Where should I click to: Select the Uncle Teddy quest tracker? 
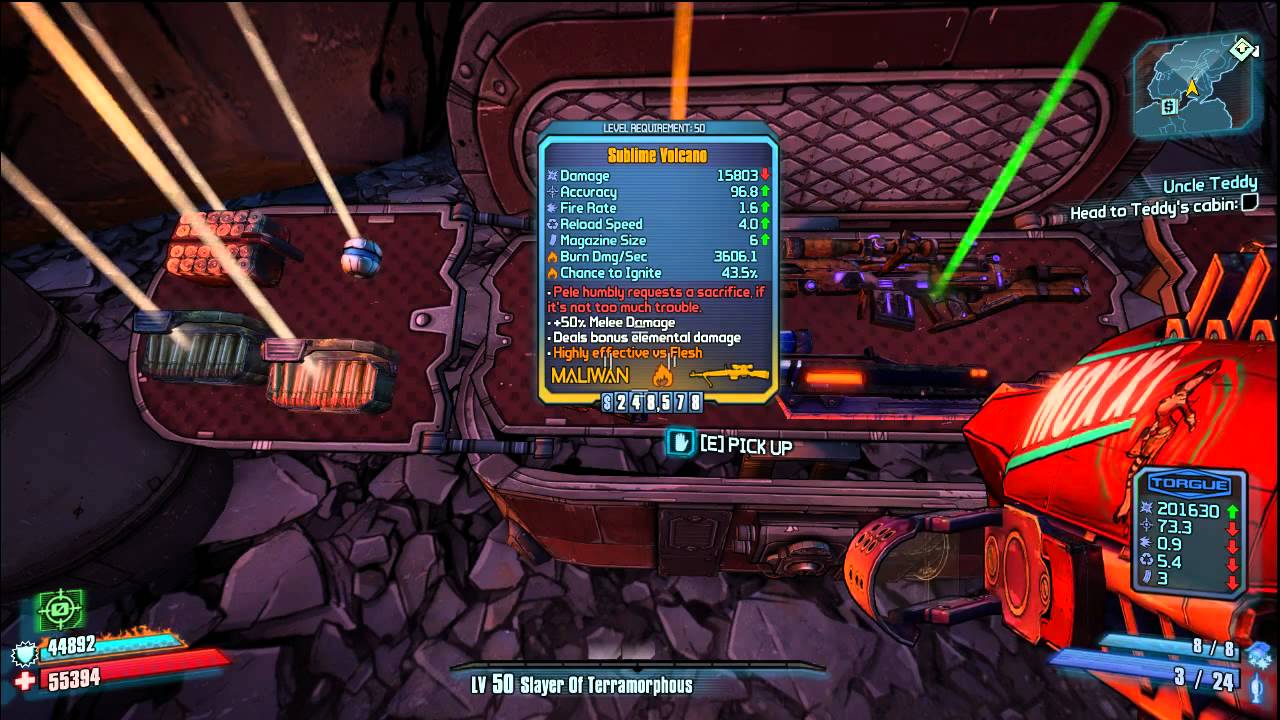(1209, 185)
